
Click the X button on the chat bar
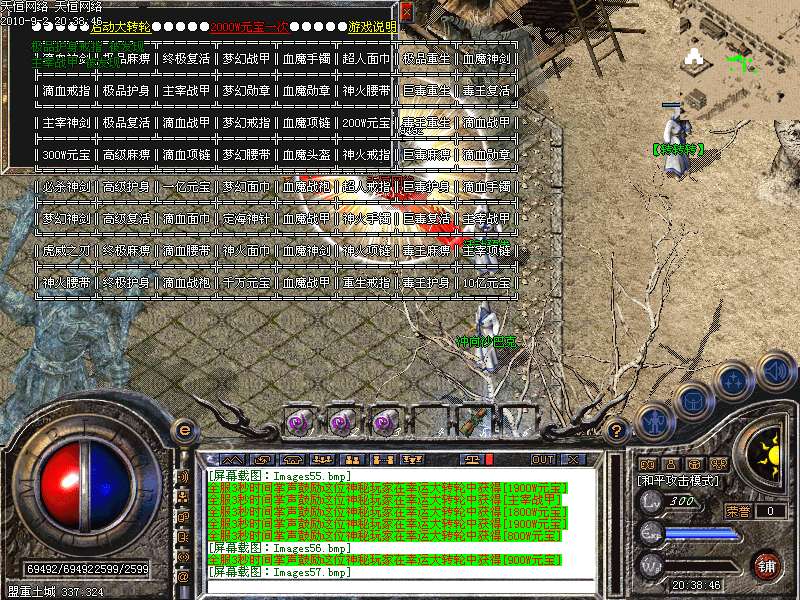573,459
